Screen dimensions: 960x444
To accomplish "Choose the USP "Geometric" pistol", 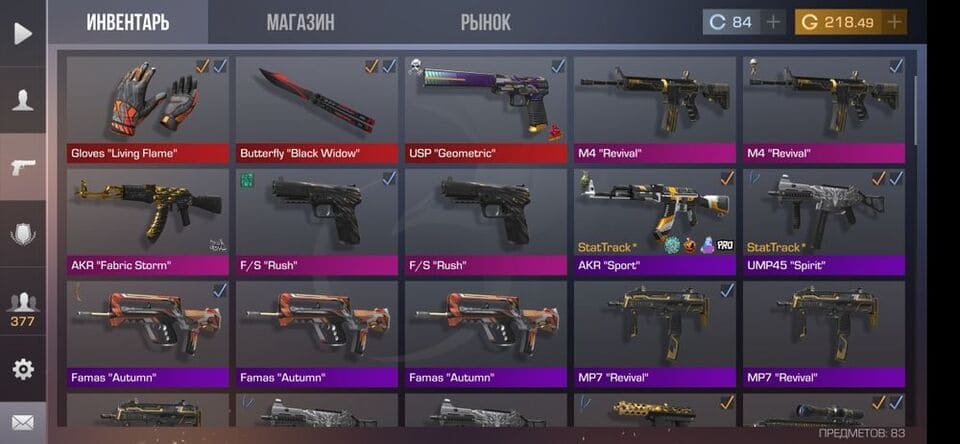I will click(486, 108).
